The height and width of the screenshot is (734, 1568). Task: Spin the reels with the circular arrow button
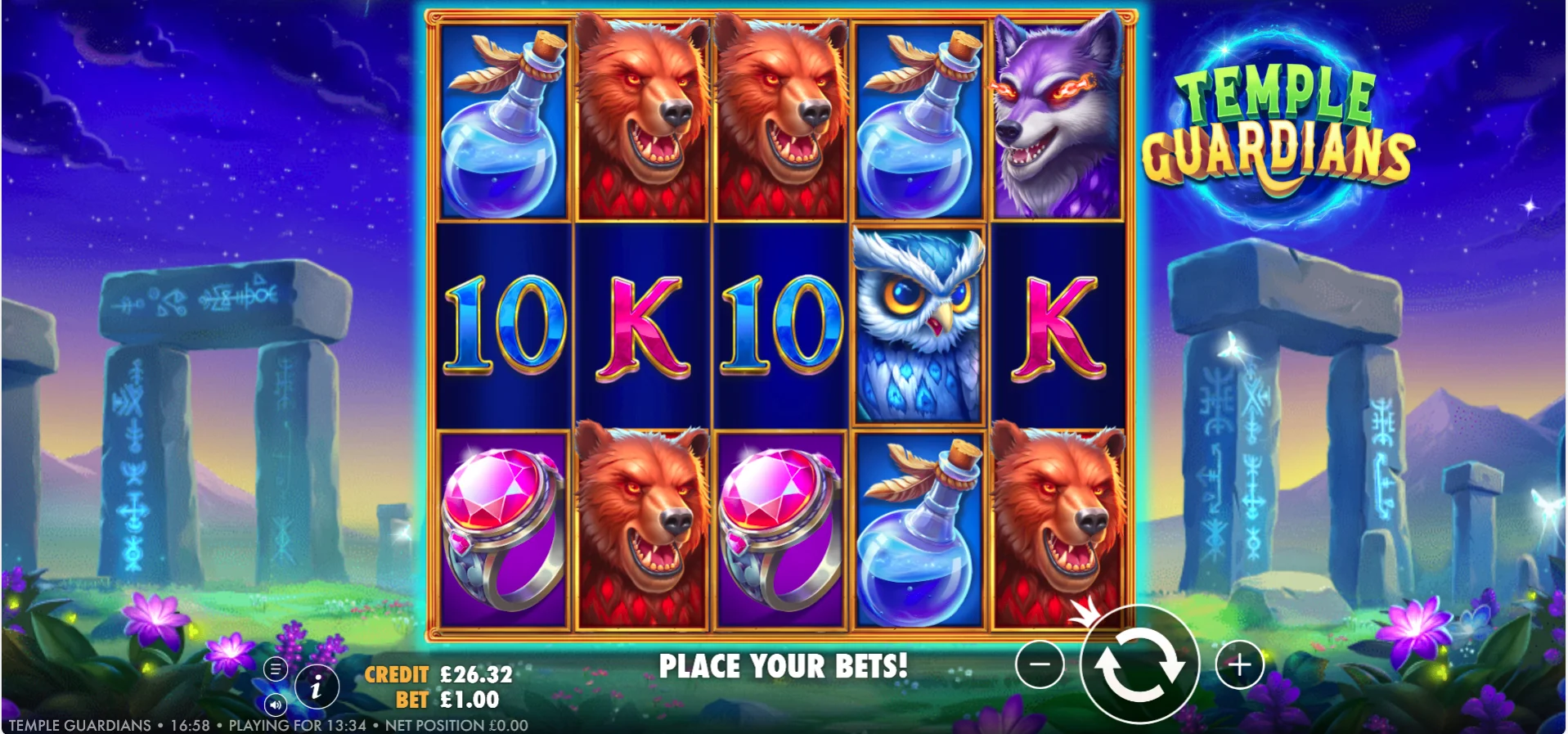1139,664
